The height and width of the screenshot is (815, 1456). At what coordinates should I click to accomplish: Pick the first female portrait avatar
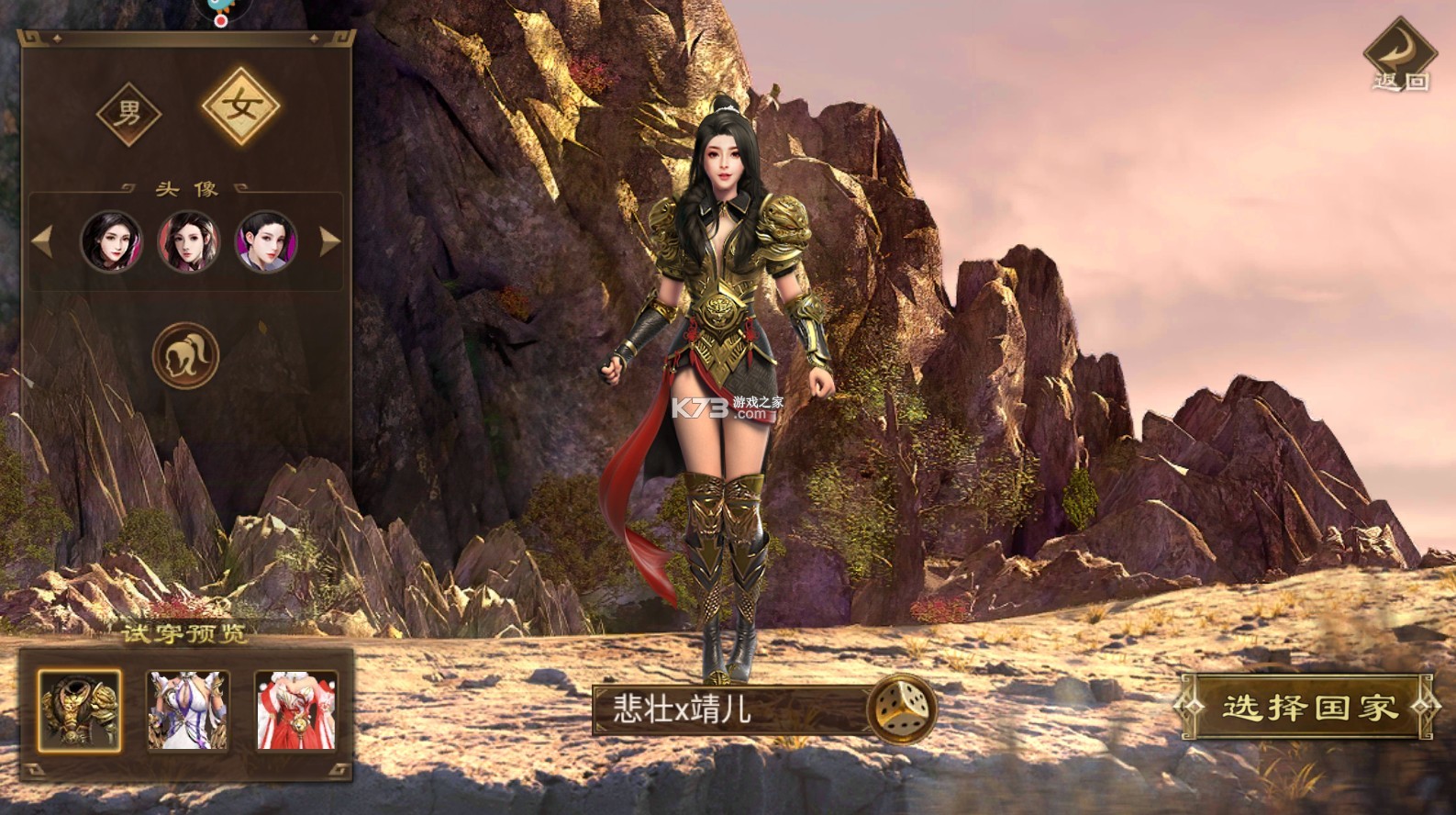[111, 241]
